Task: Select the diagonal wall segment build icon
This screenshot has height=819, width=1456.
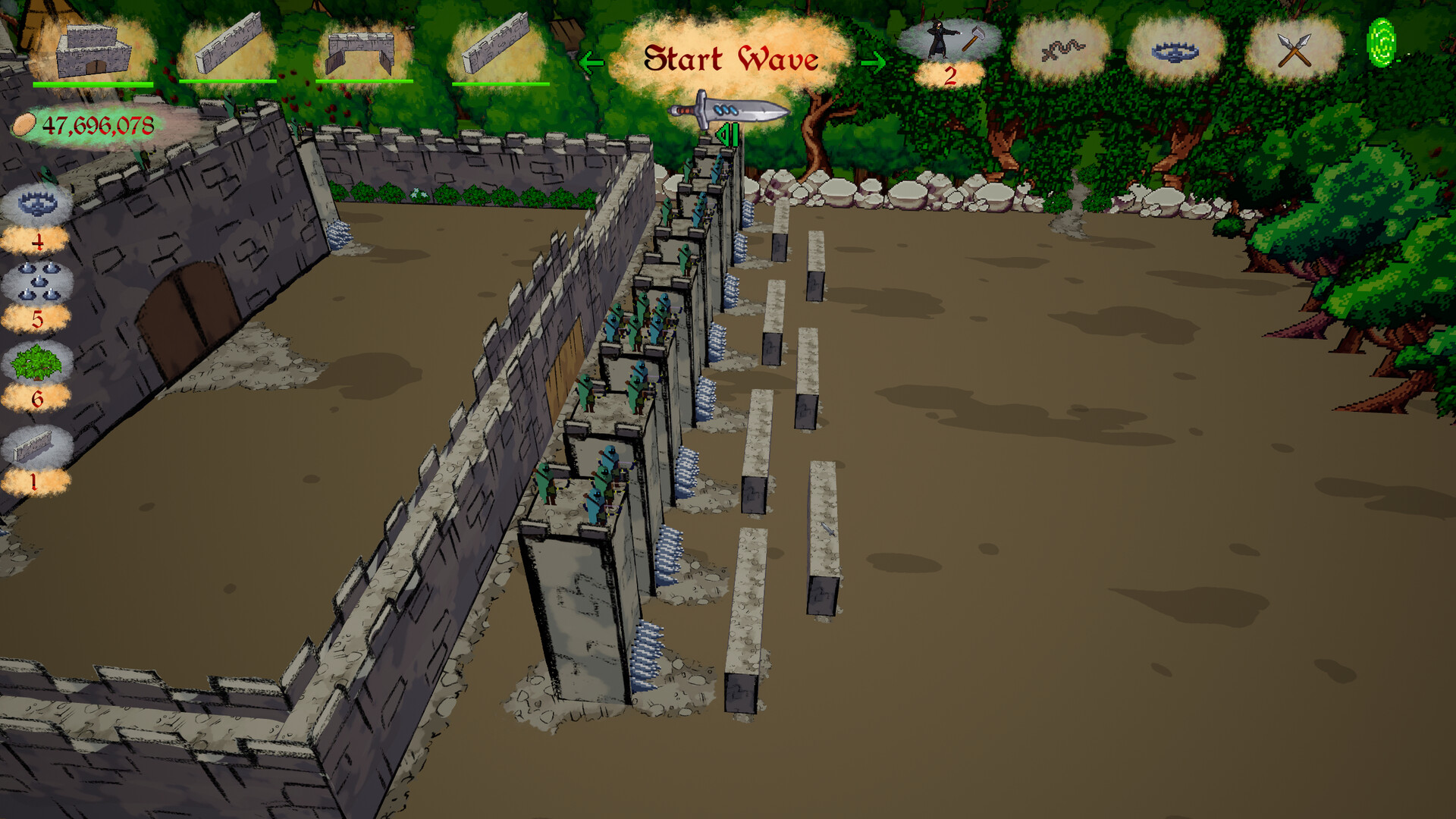Action: pos(227,45)
